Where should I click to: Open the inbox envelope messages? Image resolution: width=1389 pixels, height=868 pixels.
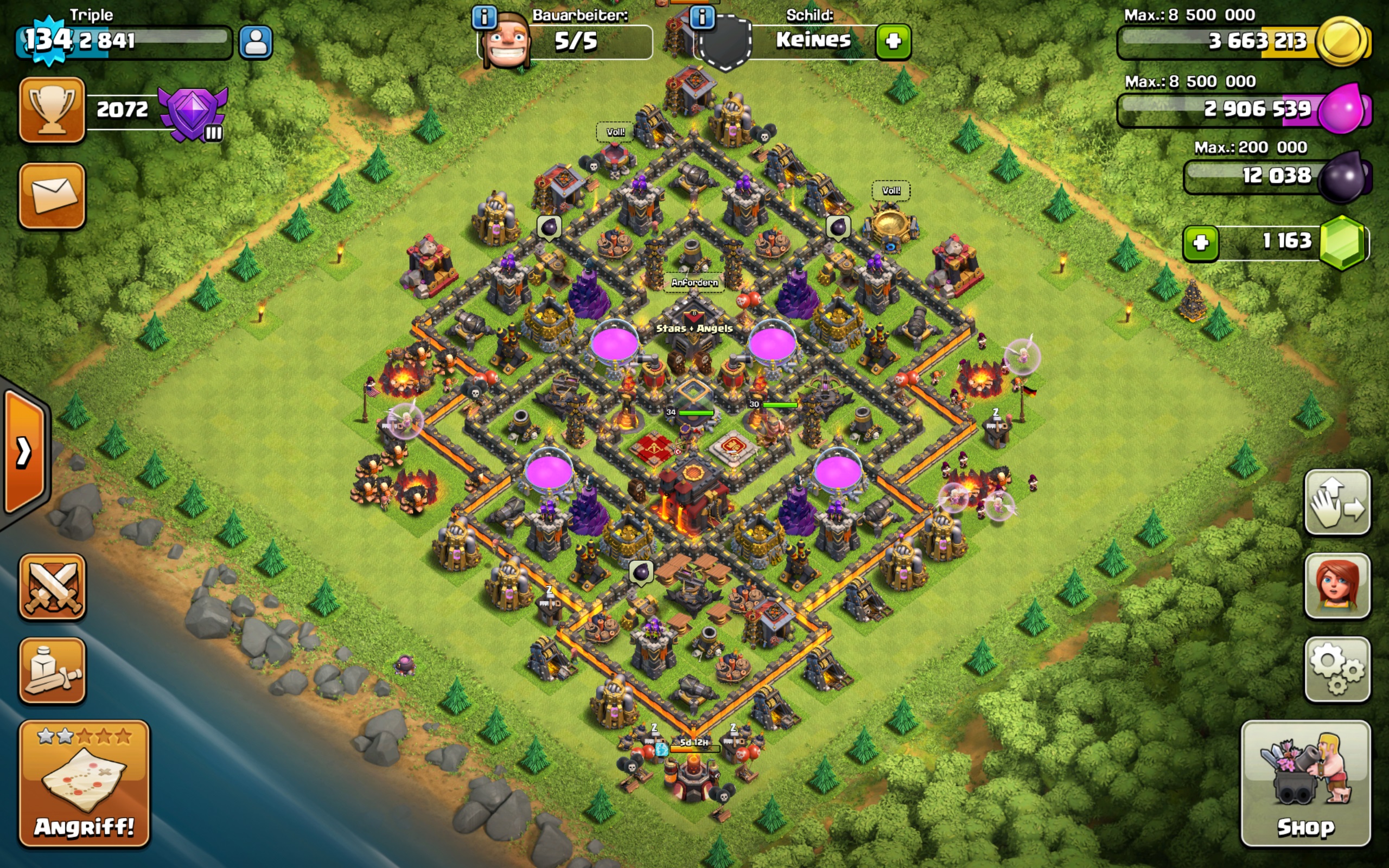point(52,196)
